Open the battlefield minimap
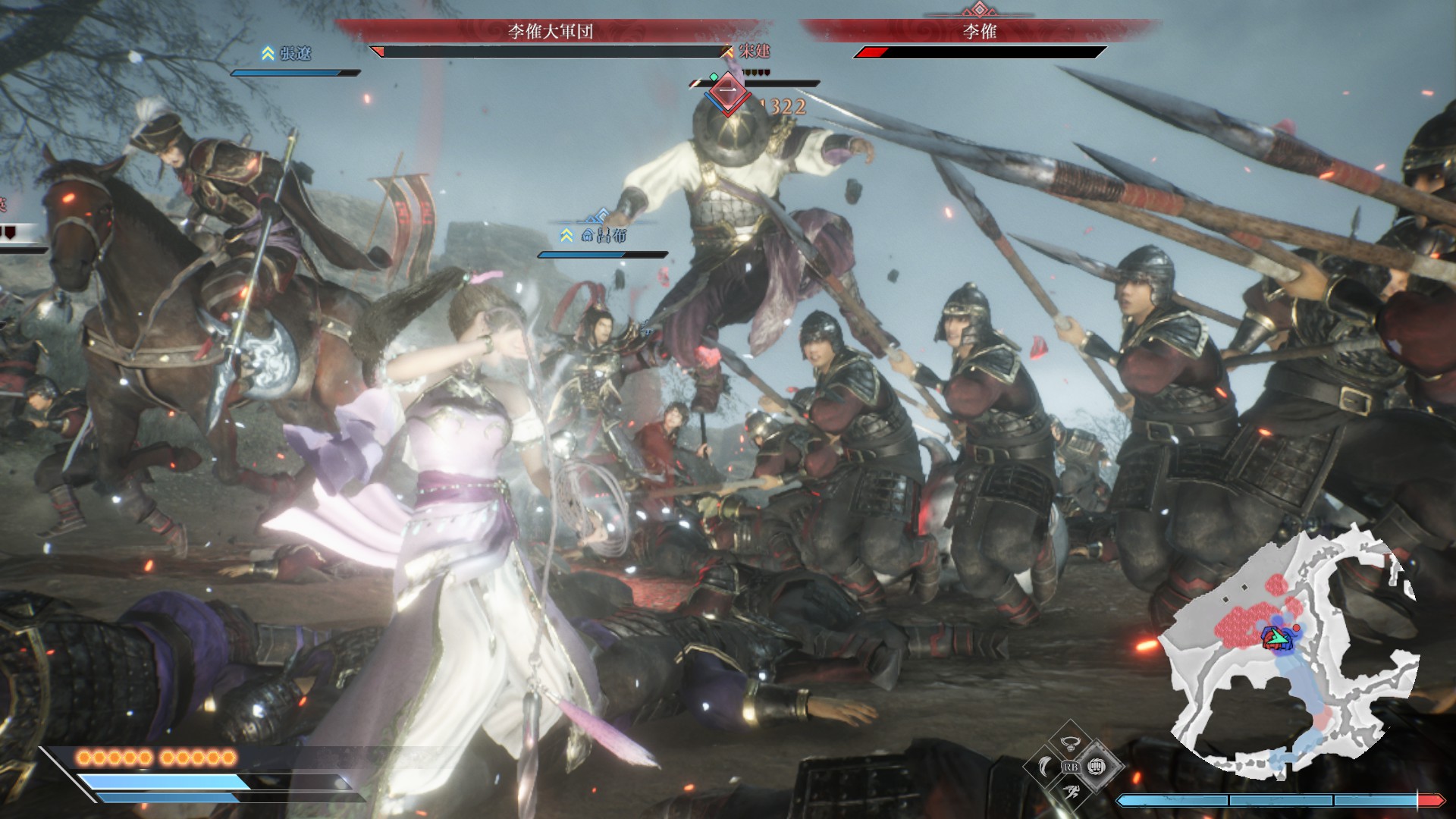Screen dimensions: 1456x819 coord(1289,652)
